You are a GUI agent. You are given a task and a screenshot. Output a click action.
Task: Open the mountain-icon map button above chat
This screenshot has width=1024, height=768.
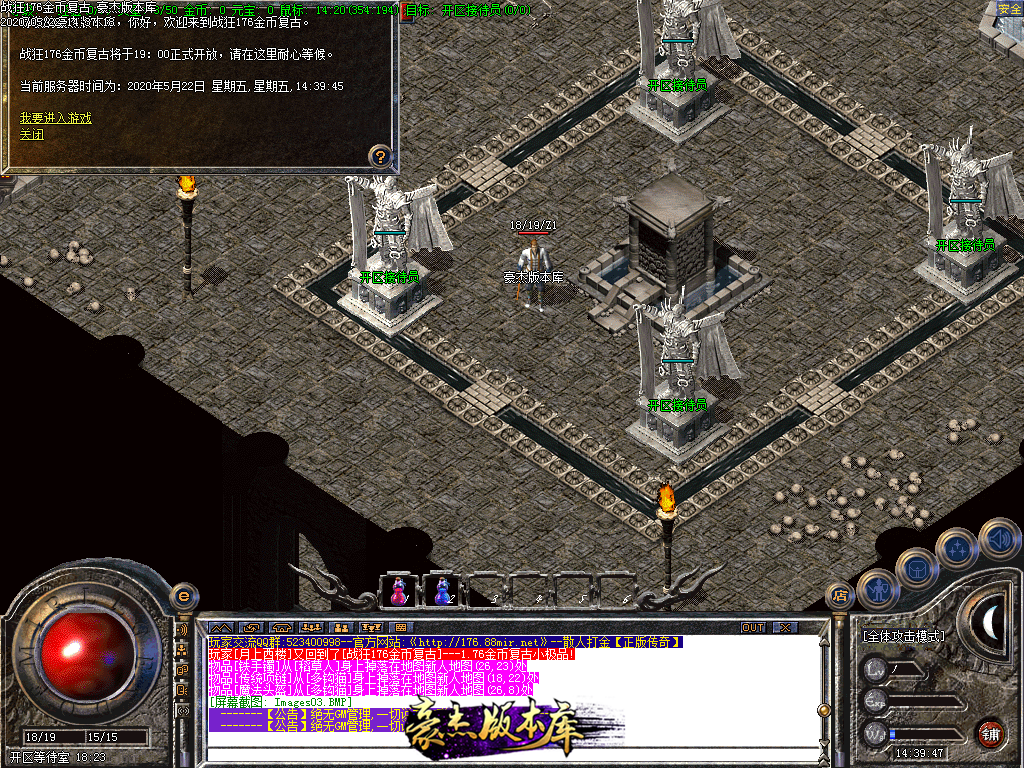[x=221, y=628]
